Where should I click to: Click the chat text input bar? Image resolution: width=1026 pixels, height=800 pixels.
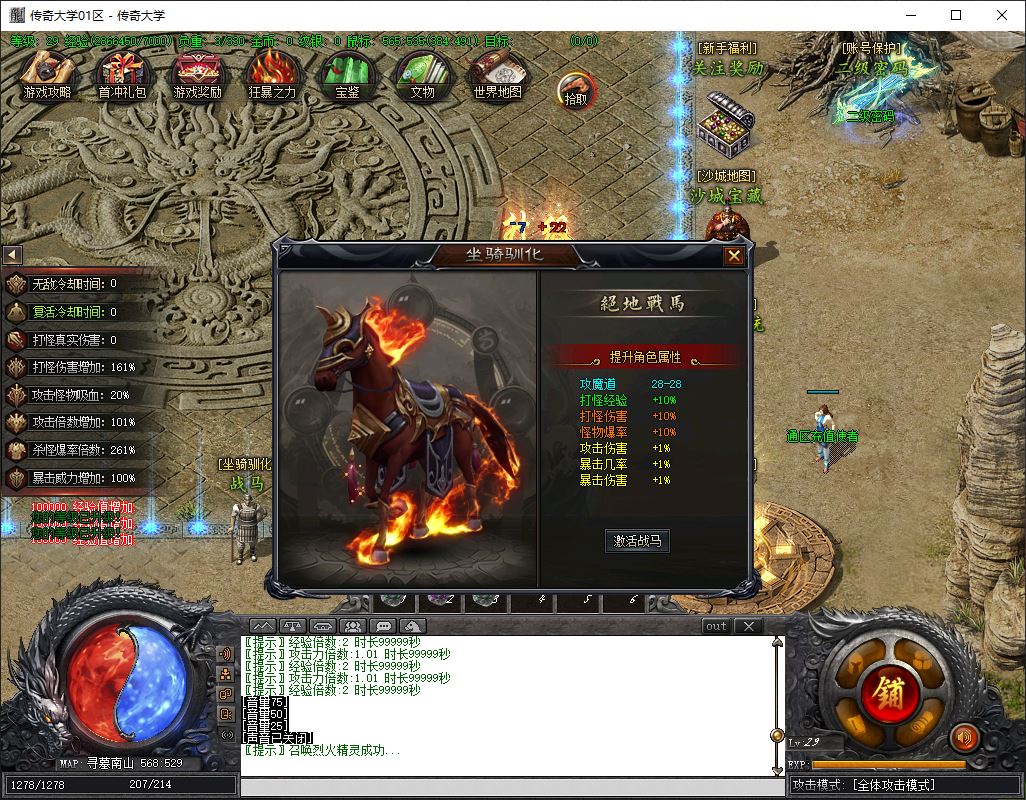(x=510, y=787)
